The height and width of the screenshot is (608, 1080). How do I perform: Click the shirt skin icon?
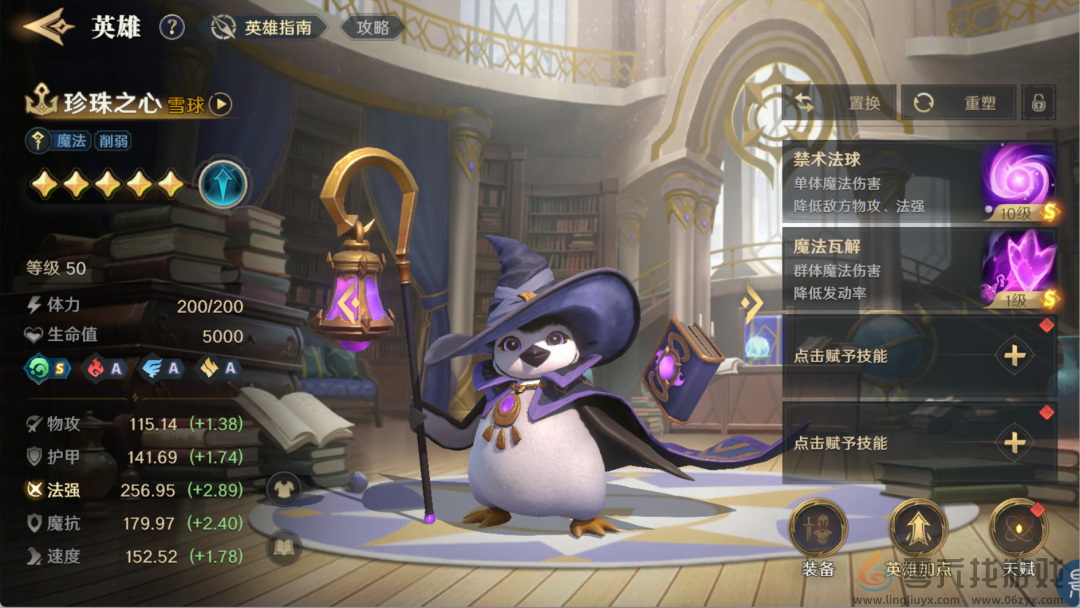[x=284, y=488]
